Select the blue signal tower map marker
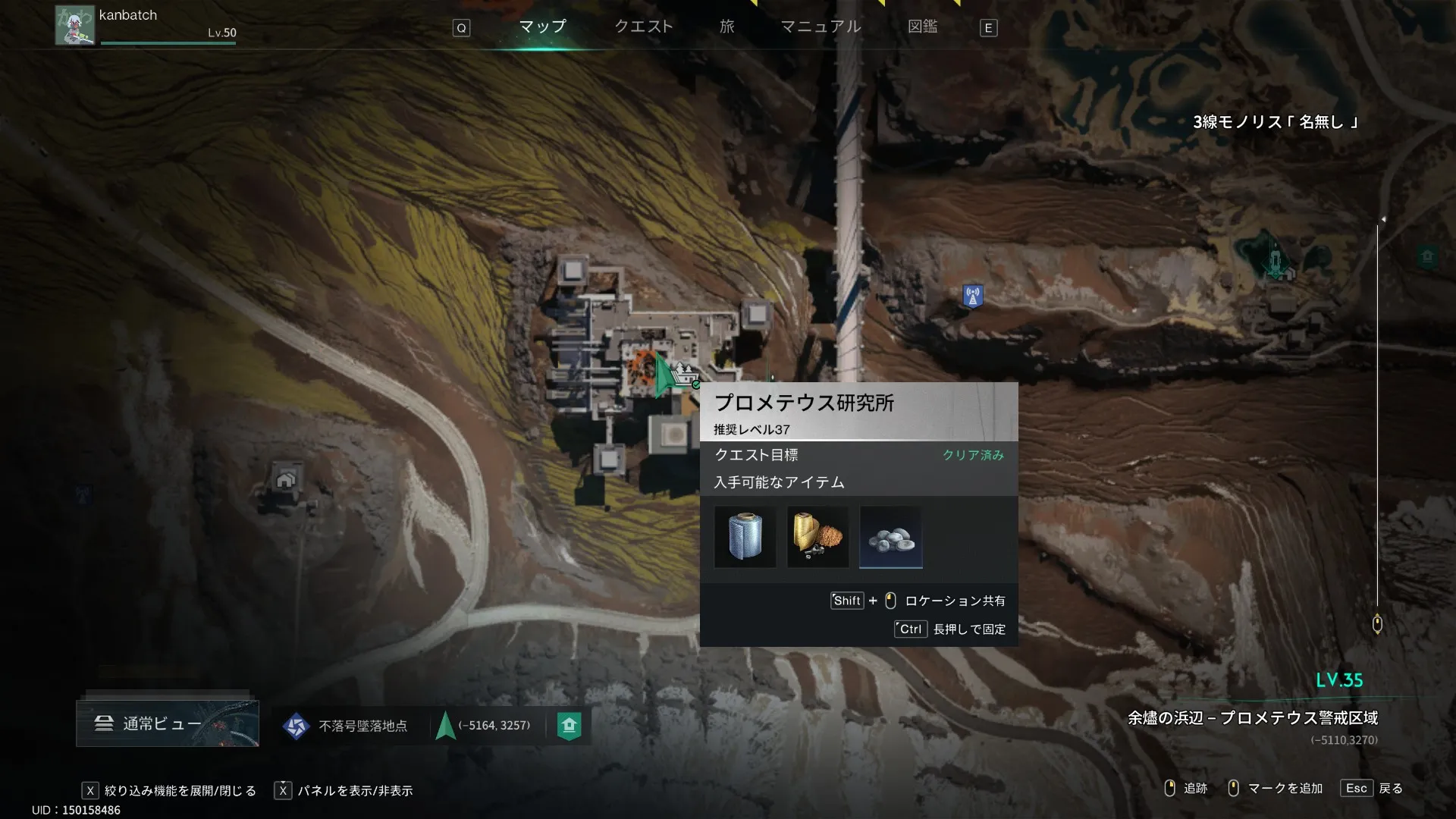The height and width of the screenshot is (819, 1456). [972, 296]
